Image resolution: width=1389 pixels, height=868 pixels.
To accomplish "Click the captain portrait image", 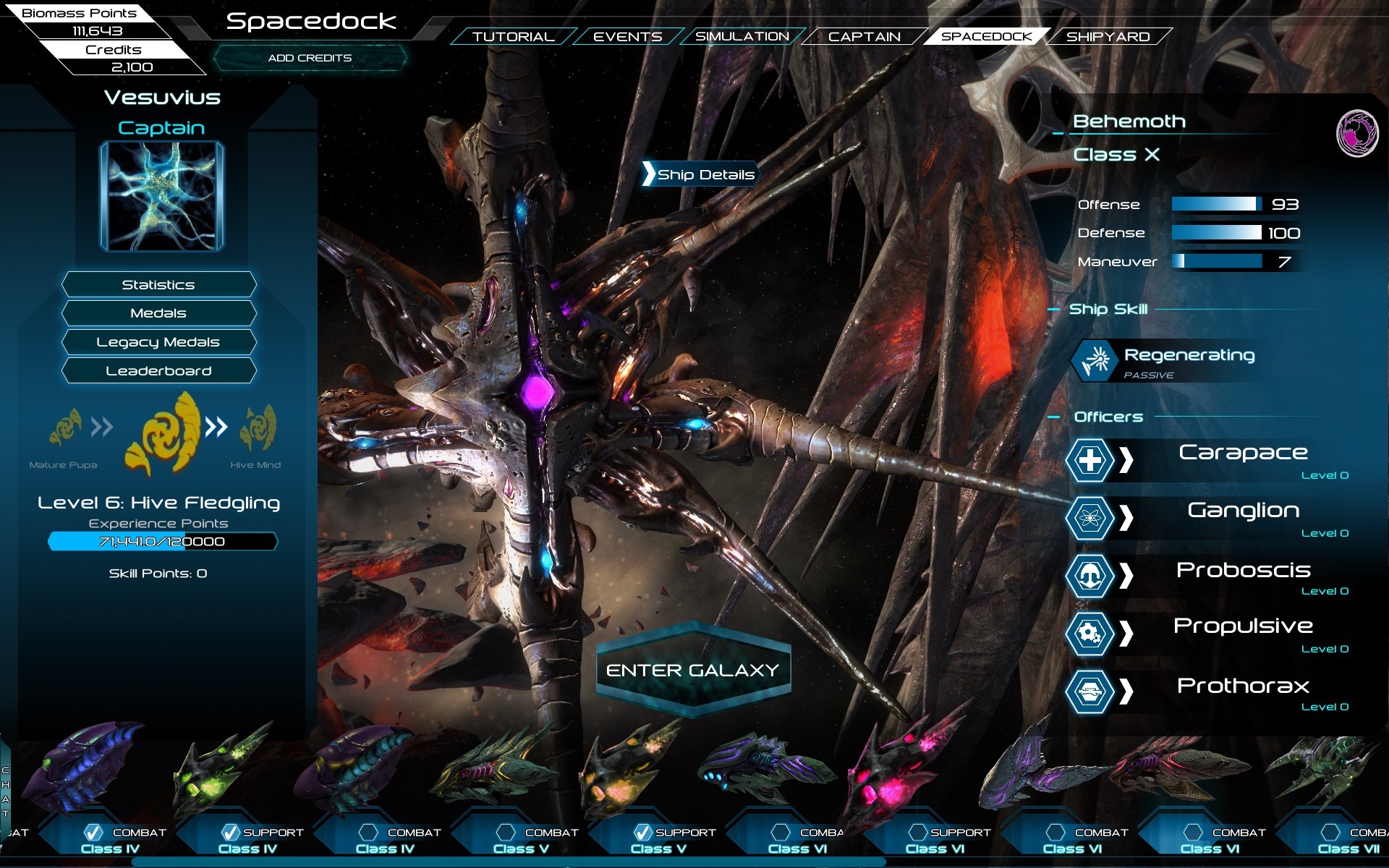I will (162, 196).
